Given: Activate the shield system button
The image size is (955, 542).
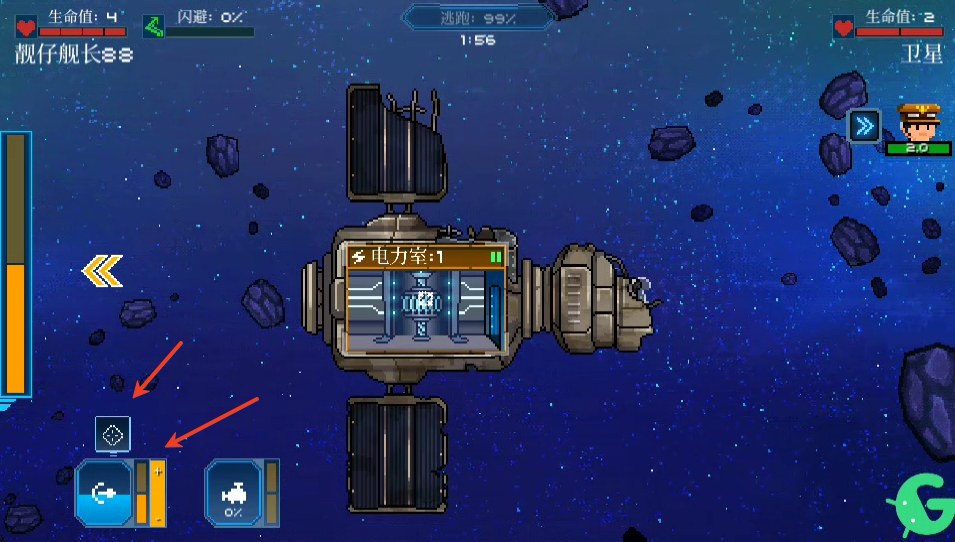Looking at the screenshot, I should (103, 492).
